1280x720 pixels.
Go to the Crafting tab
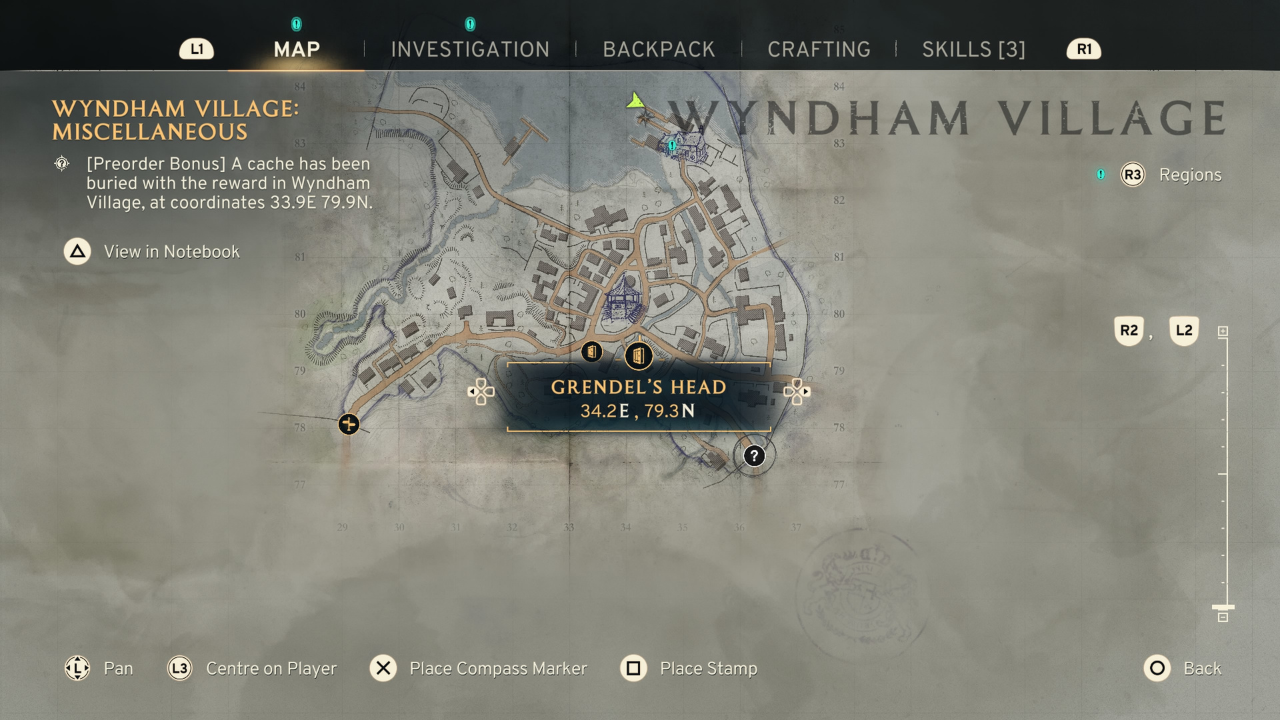tap(819, 50)
